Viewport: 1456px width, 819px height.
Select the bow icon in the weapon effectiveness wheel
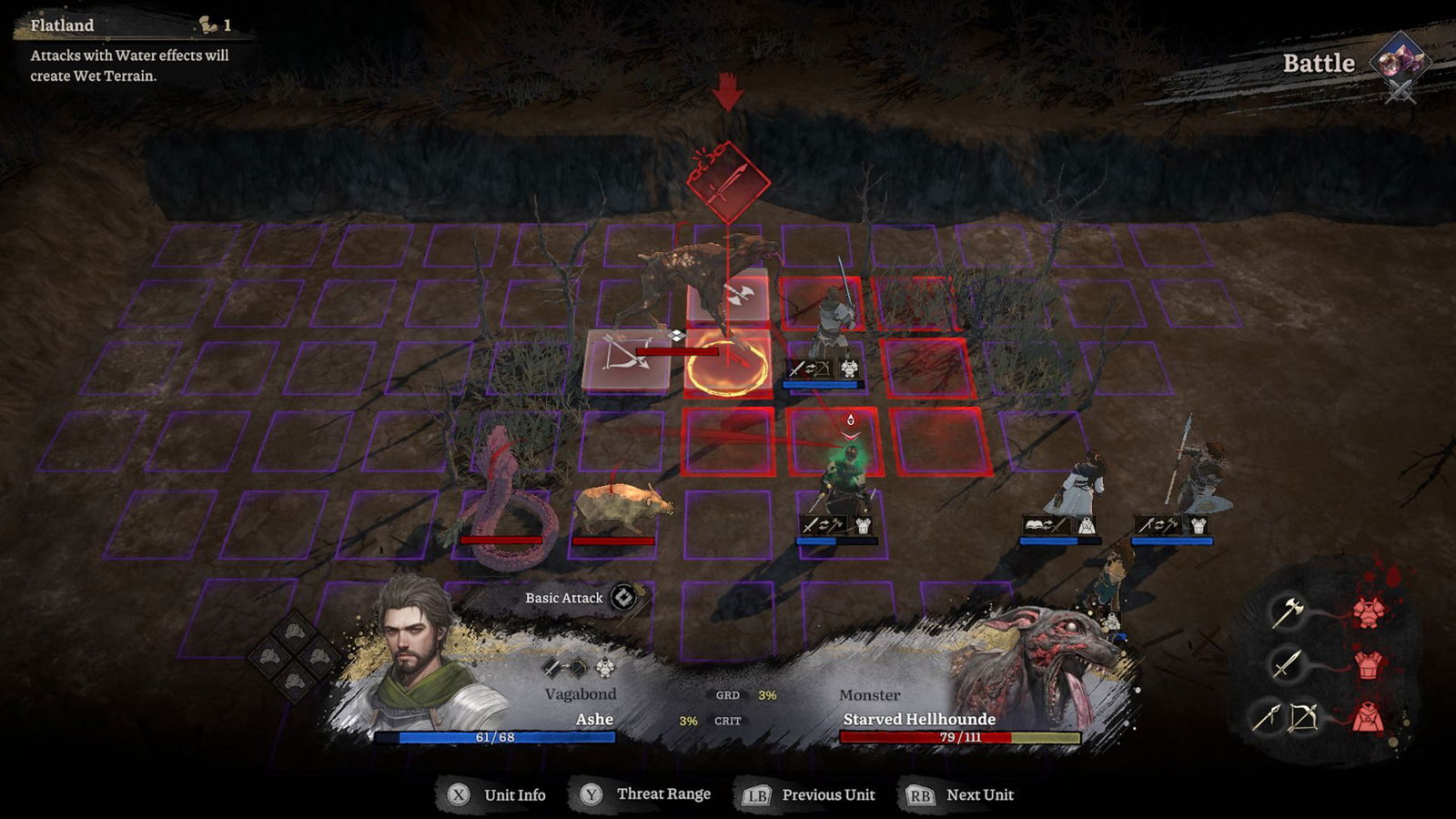click(x=1304, y=716)
